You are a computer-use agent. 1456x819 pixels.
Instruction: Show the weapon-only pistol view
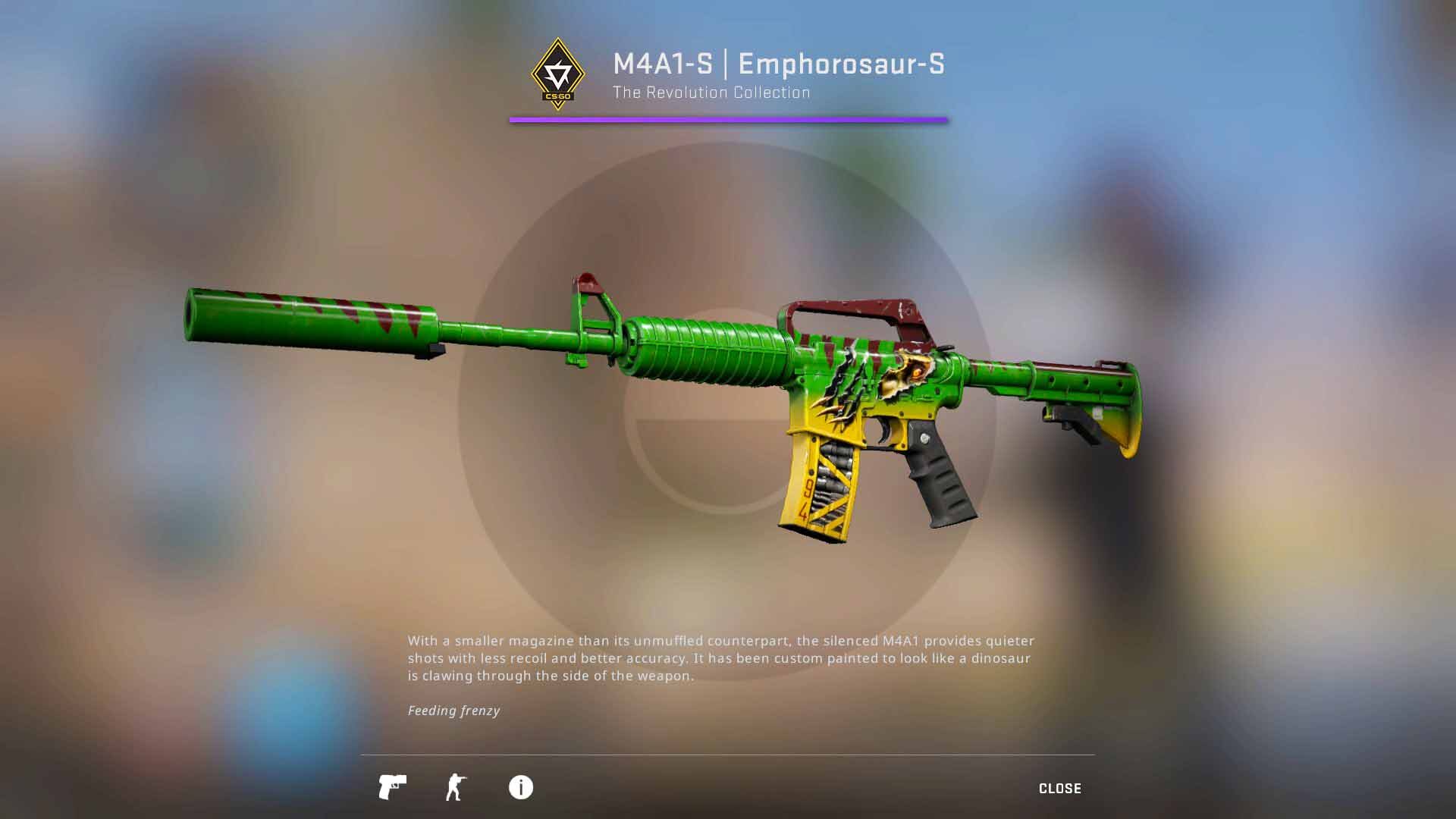(392, 787)
